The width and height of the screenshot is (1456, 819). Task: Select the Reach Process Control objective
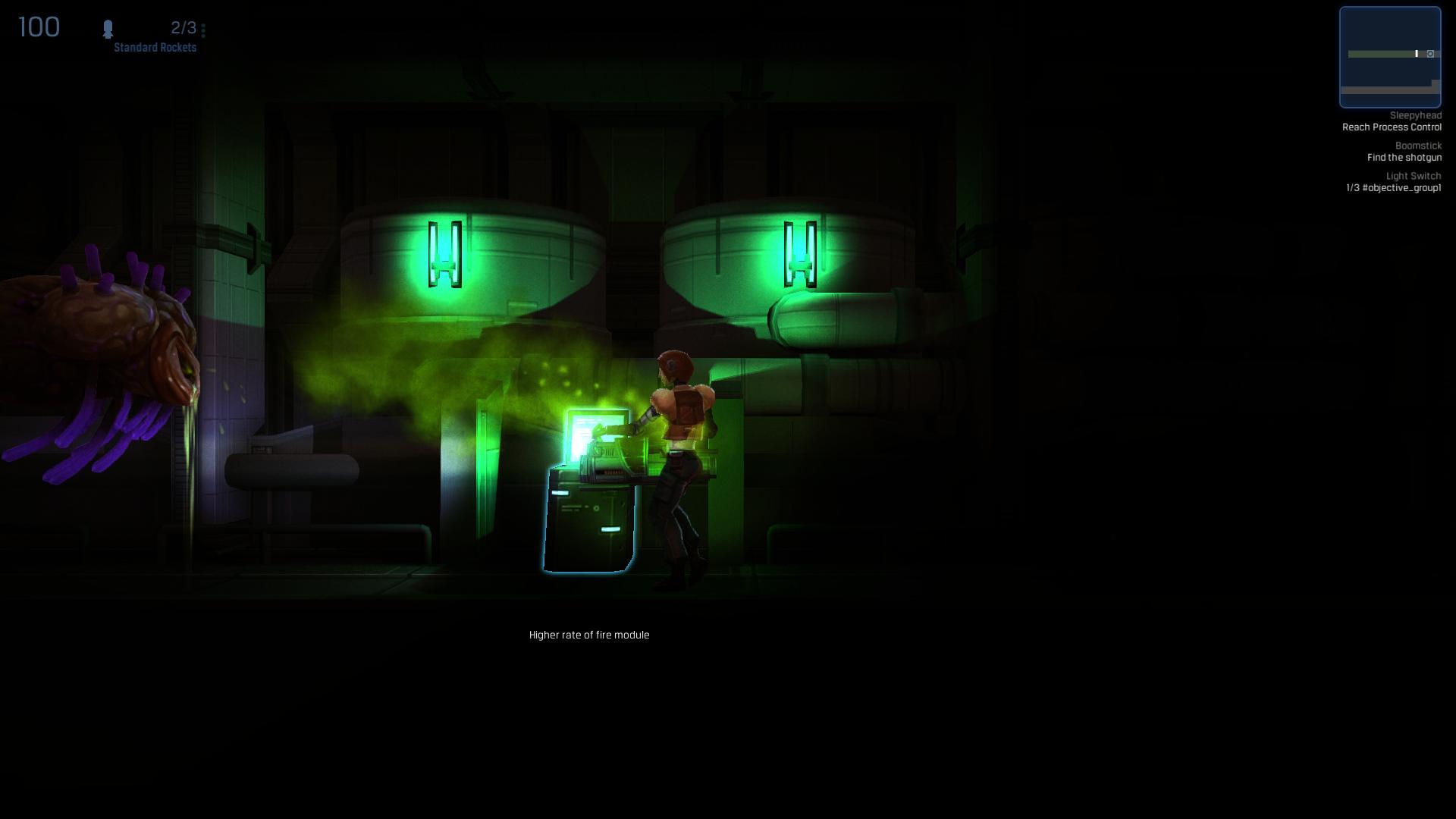1392,127
